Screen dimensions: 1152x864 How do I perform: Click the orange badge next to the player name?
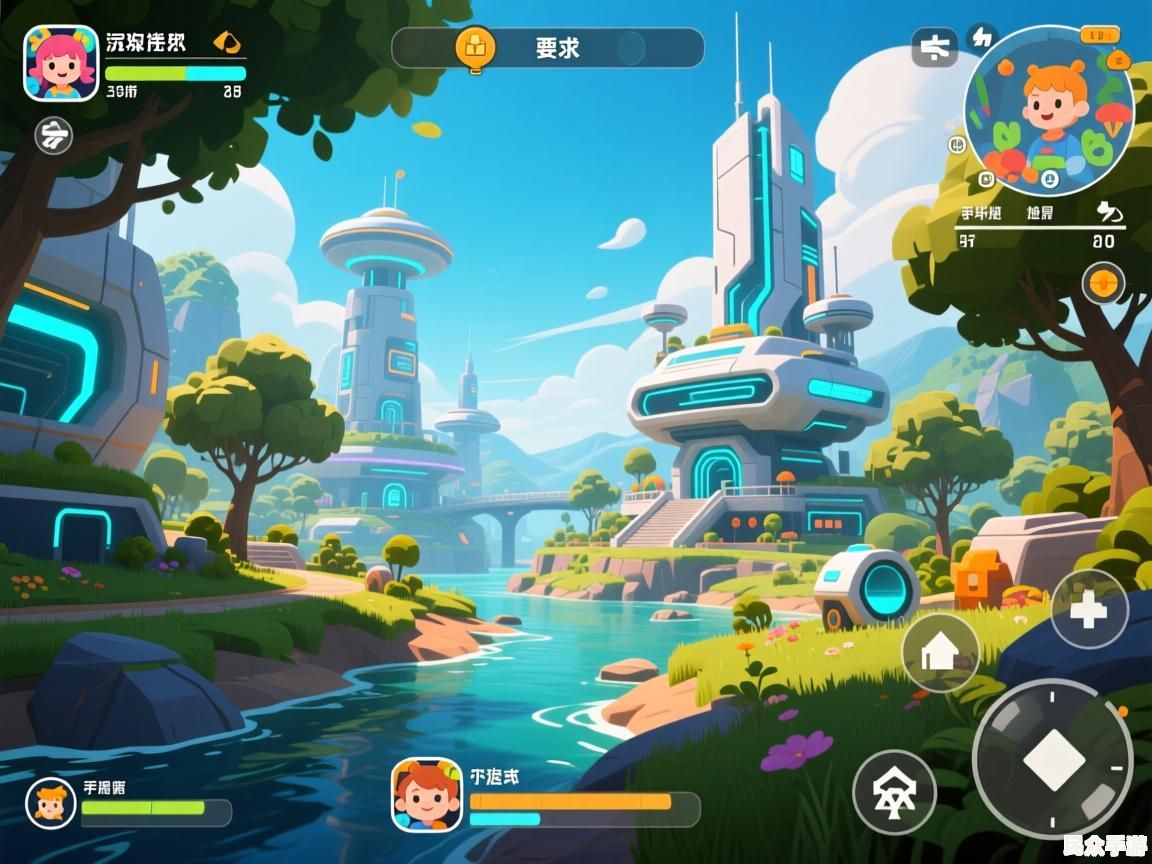click(x=227, y=43)
